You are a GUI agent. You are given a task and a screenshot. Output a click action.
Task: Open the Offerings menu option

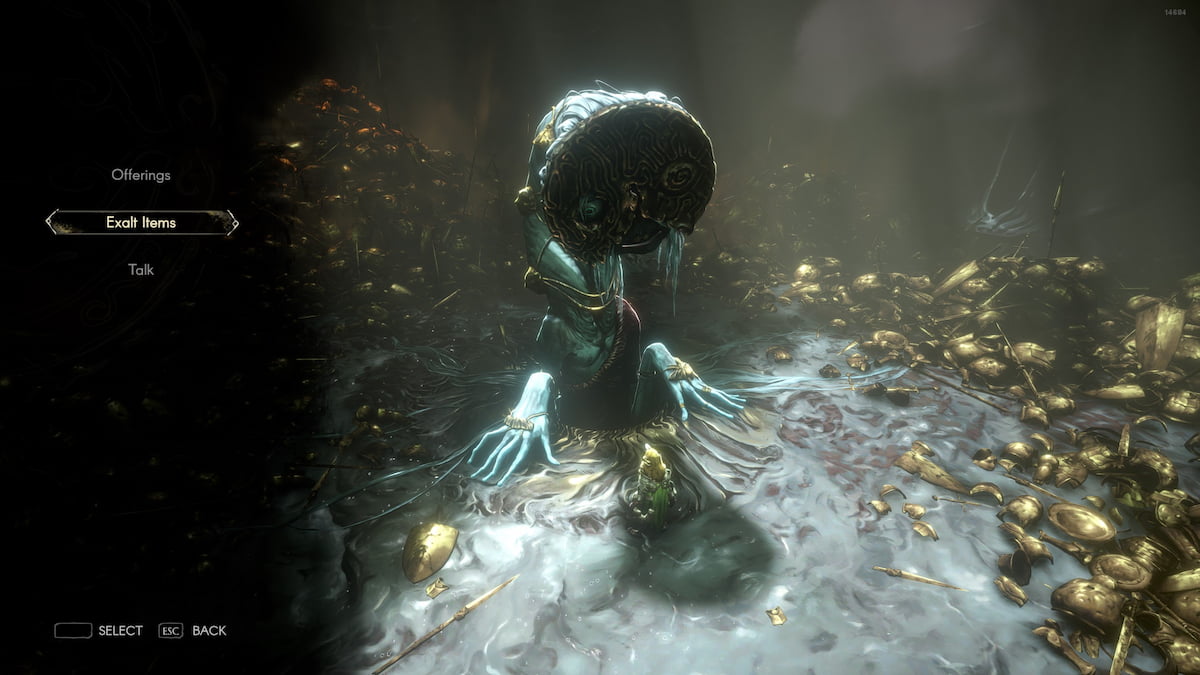click(141, 175)
